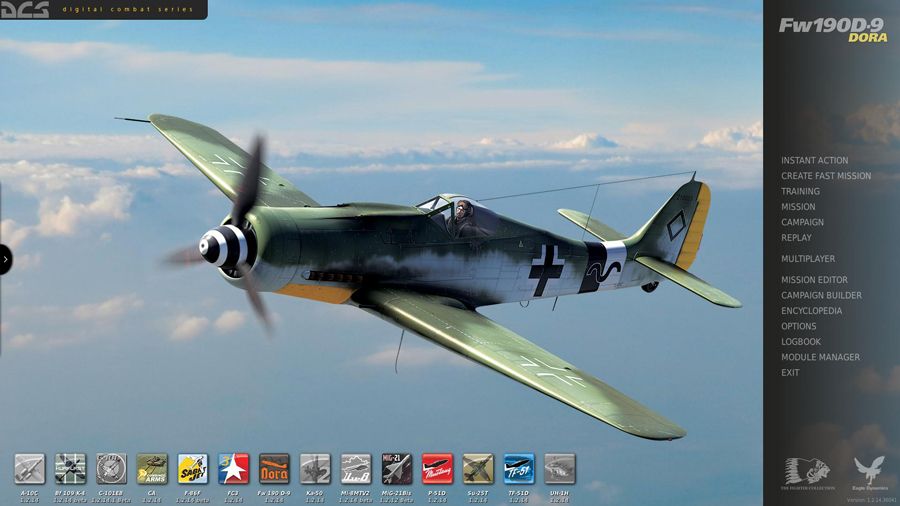
Task: Open the Campaign Builder
Action: click(821, 295)
